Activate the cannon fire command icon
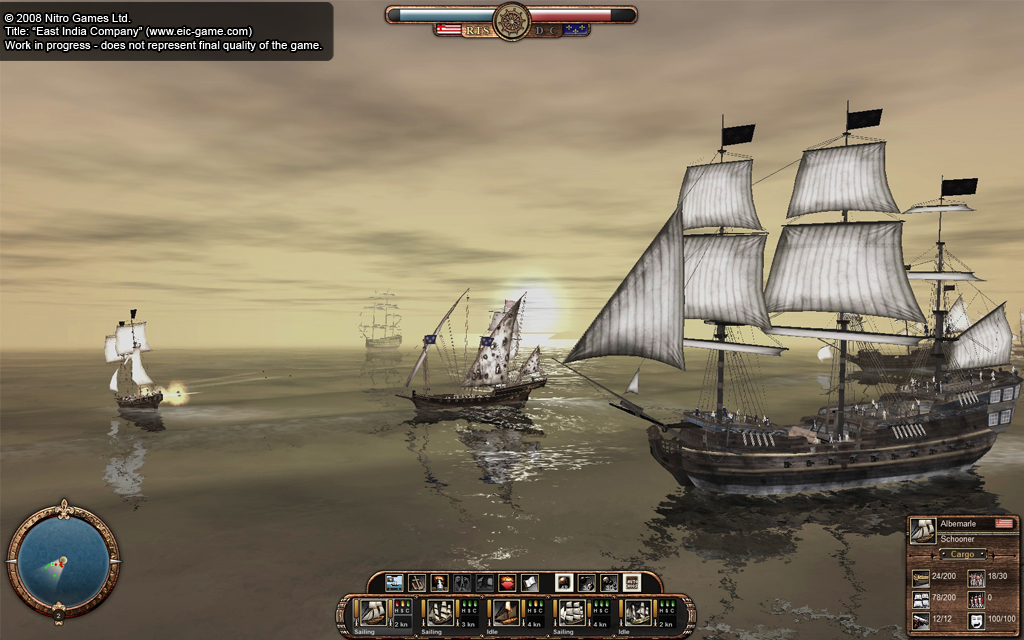The image size is (1024, 640). click(439, 583)
